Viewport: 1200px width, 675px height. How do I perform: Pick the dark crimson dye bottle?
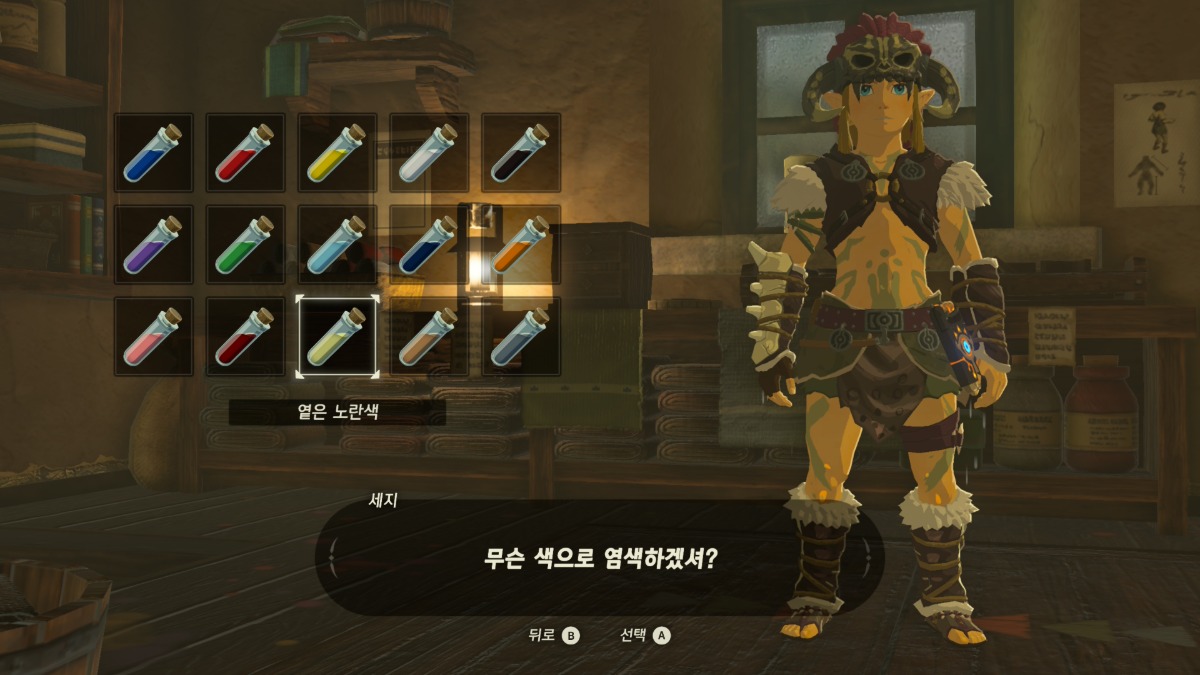click(245, 336)
